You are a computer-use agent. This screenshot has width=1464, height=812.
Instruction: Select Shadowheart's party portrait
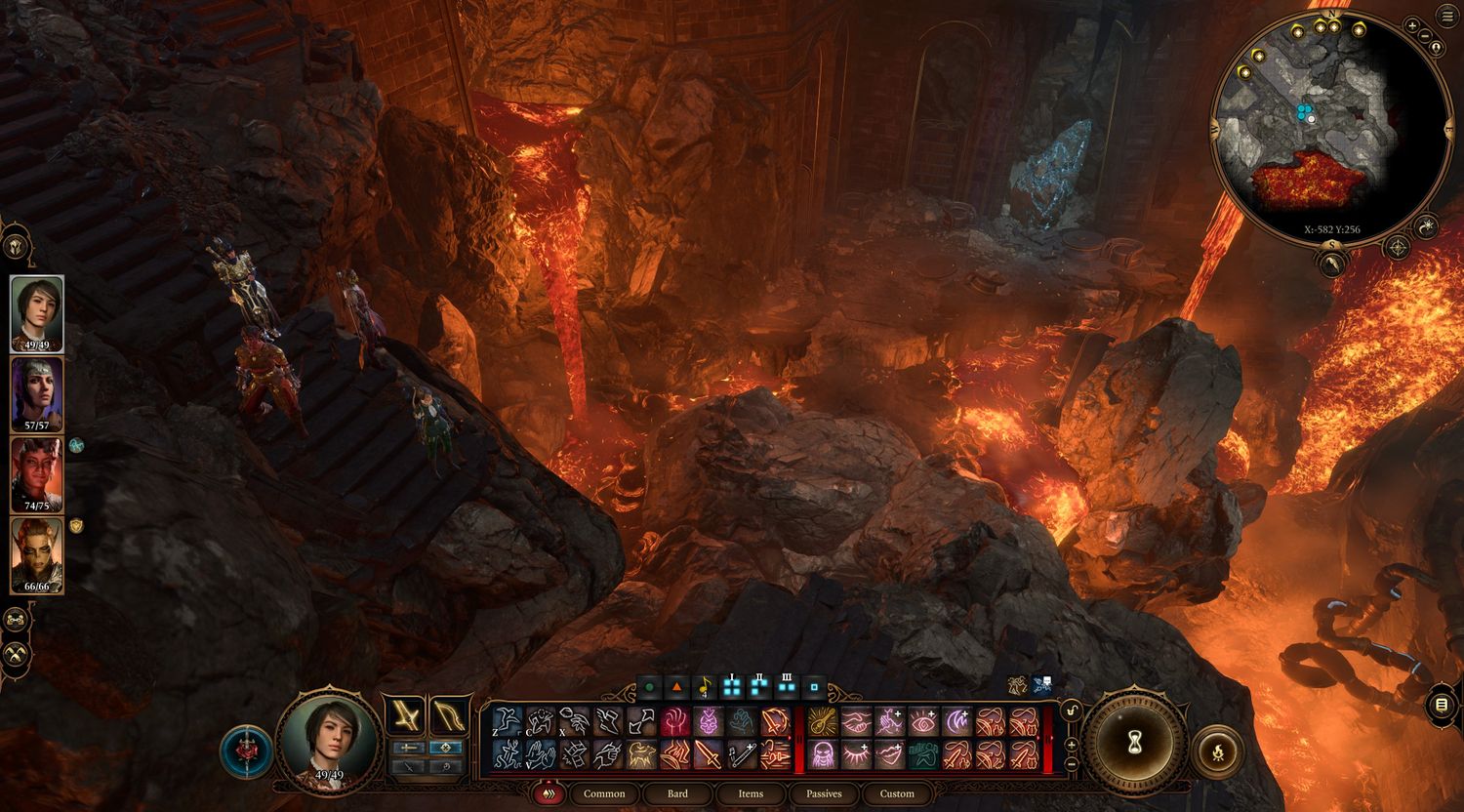click(37, 393)
